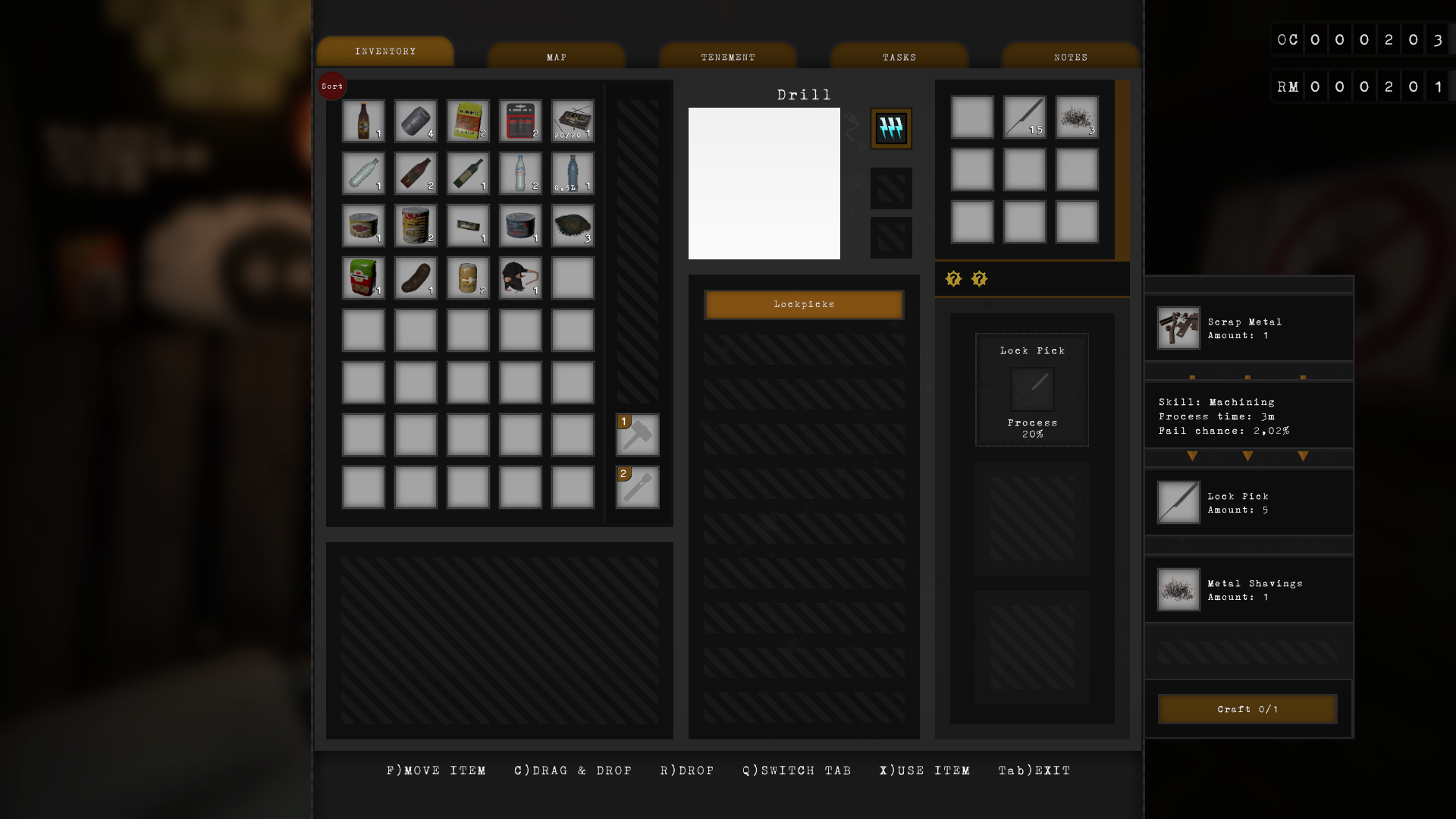This screenshot has width=1456, height=819.
Task: Open the Notes tab
Action: pyautogui.click(x=1070, y=55)
